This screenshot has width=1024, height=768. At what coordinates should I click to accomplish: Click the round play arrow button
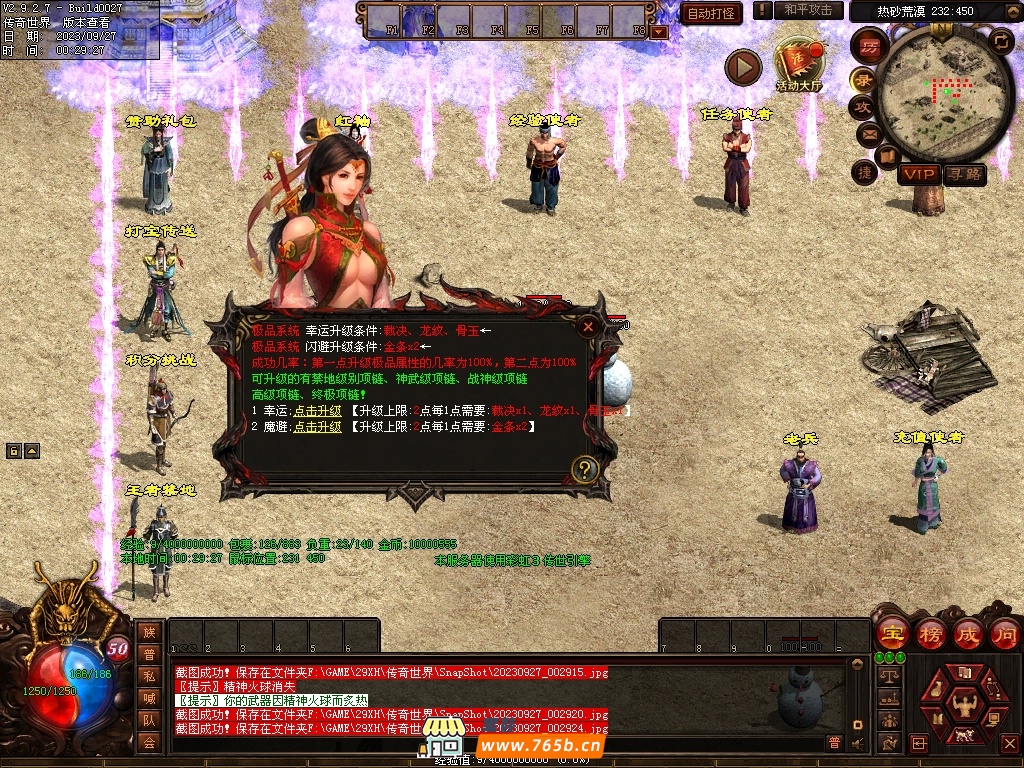743,68
